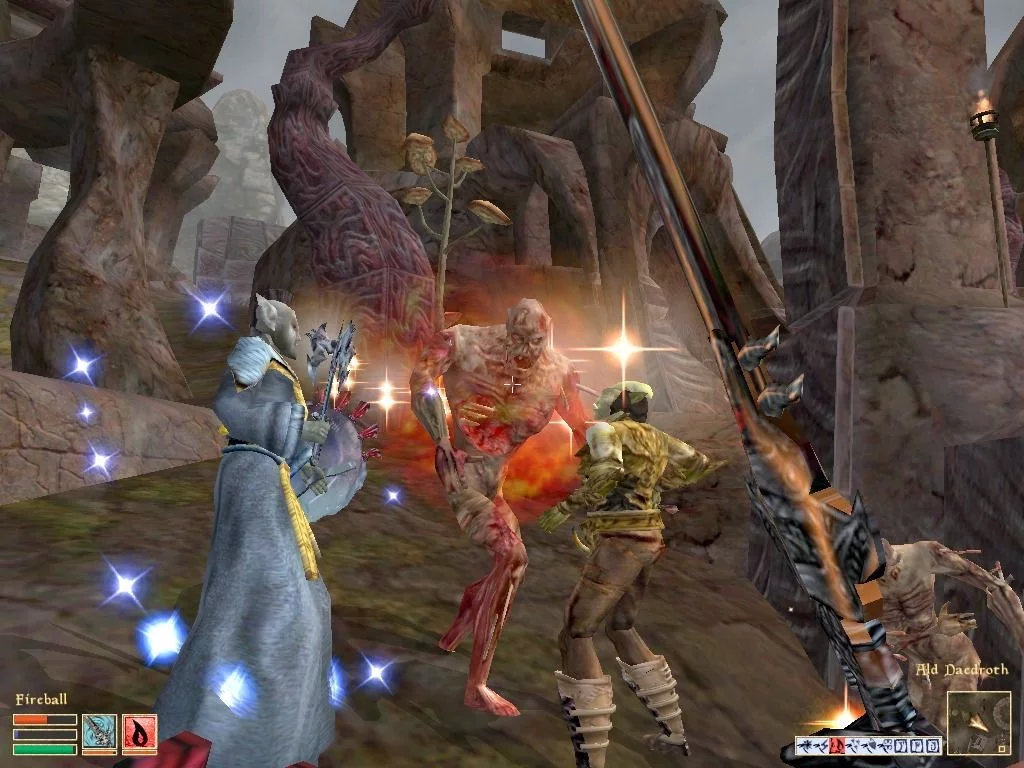Click the active magic effects bar
1024x768 pixels.
pyautogui.click(x=868, y=745)
